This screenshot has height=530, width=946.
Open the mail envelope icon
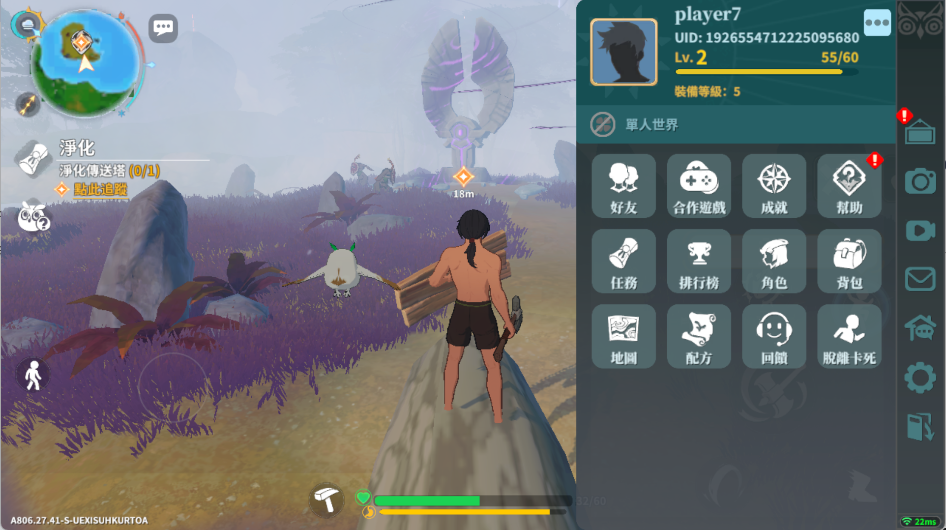pos(919,279)
